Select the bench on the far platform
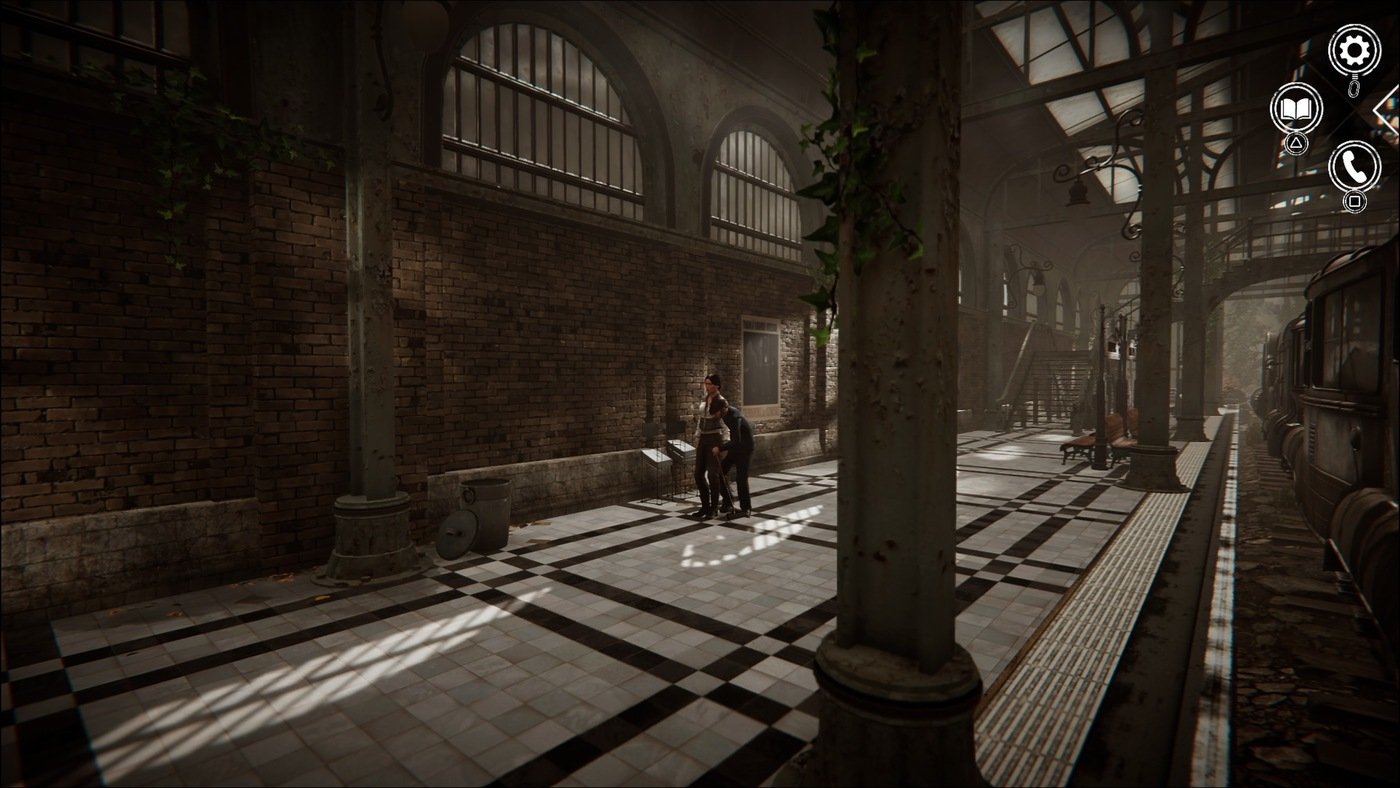1400x788 pixels. coord(1075,445)
